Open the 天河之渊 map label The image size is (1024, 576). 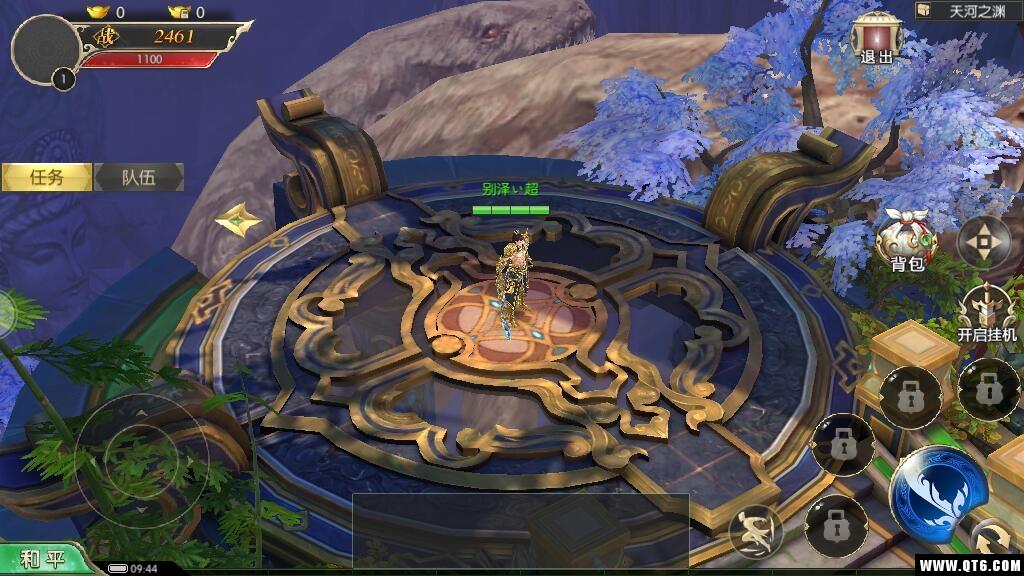967,11
